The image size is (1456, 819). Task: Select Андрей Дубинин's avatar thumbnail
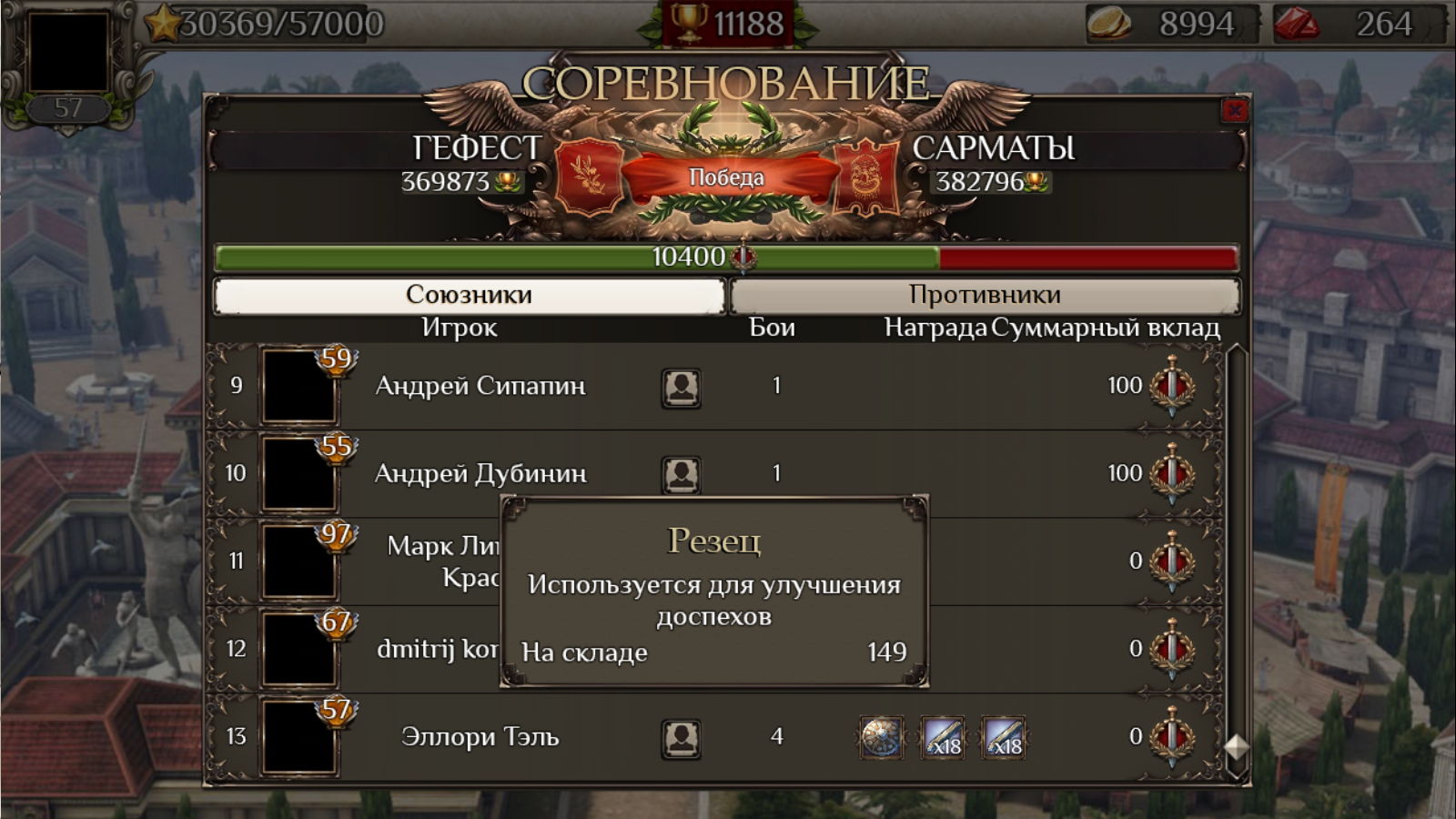(x=298, y=474)
